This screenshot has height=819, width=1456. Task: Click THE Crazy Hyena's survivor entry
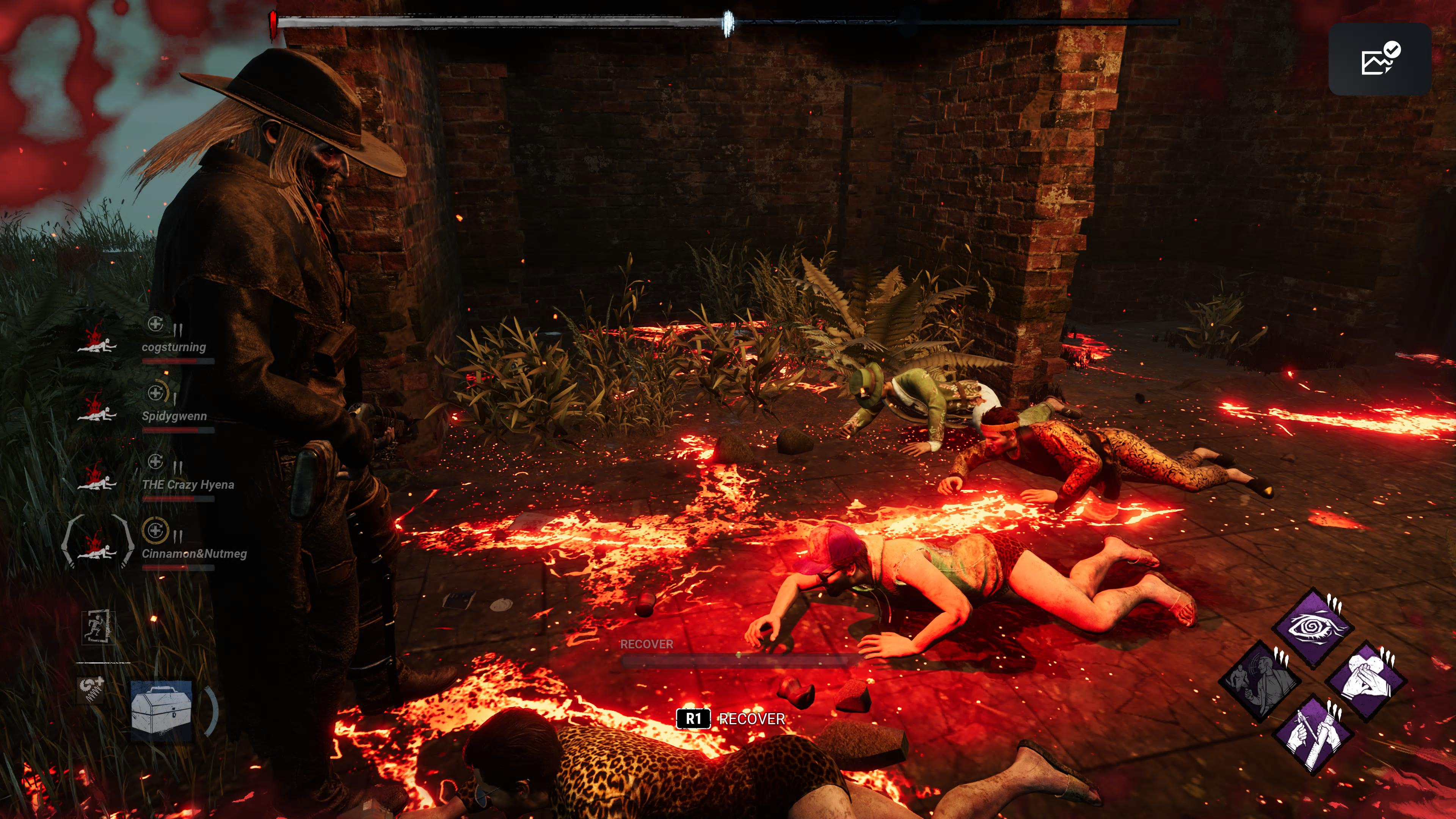(x=188, y=485)
